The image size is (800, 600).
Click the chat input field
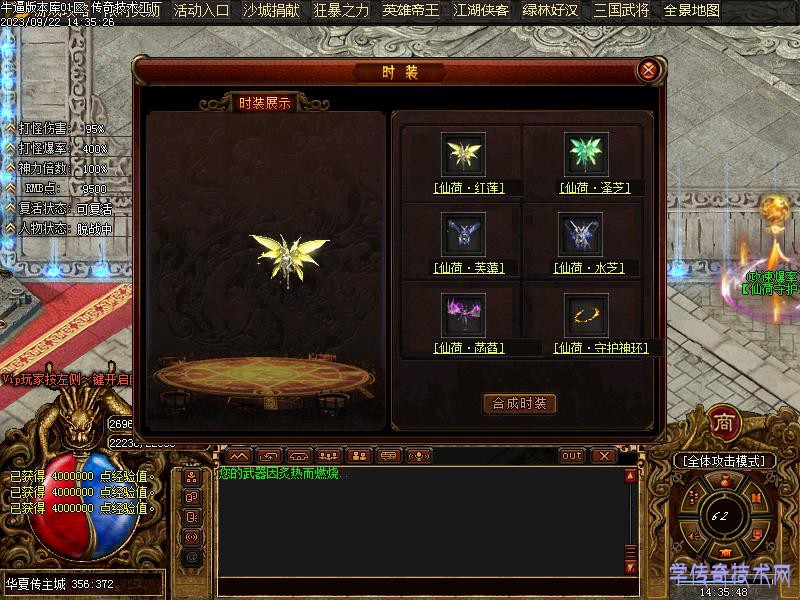point(420,585)
